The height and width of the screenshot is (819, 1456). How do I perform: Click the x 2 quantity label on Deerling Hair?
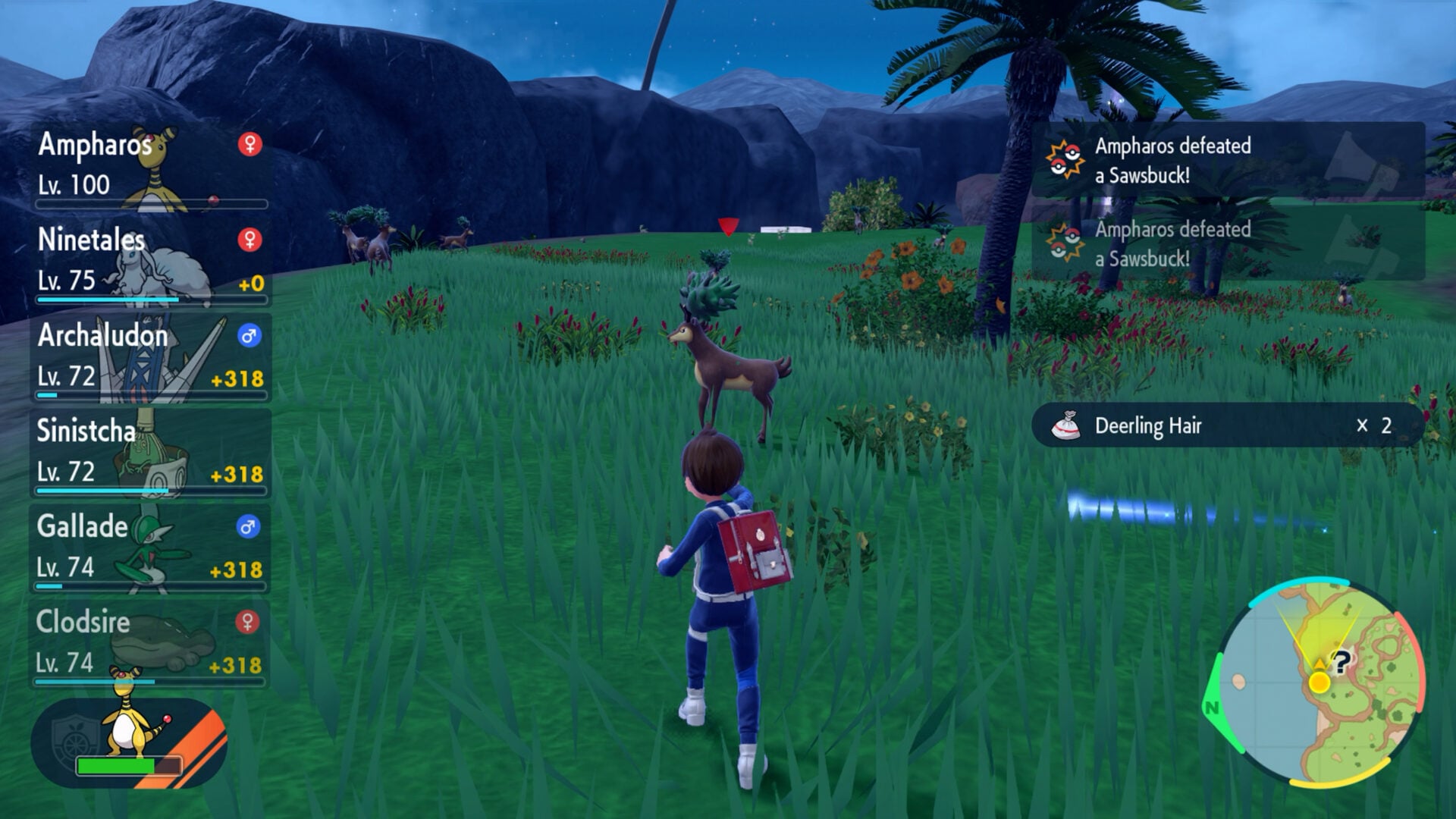(1374, 427)
